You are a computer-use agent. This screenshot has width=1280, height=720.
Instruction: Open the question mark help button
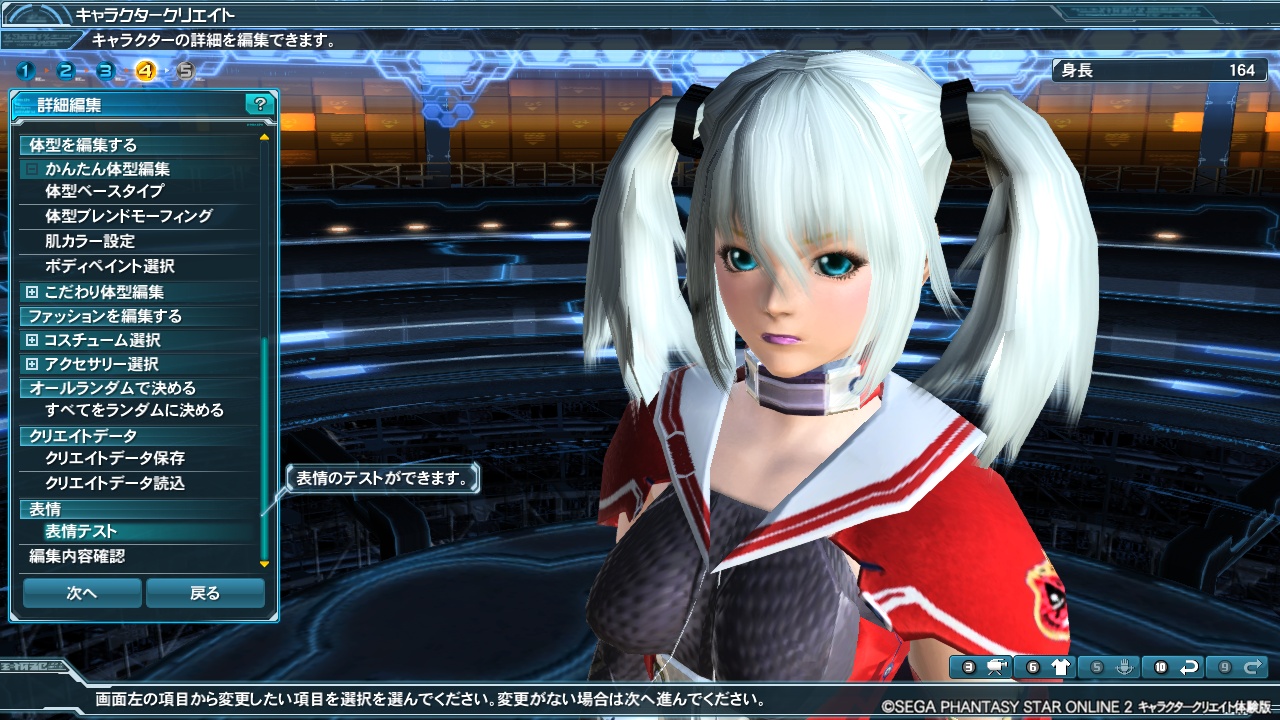[x=260, y=104]
